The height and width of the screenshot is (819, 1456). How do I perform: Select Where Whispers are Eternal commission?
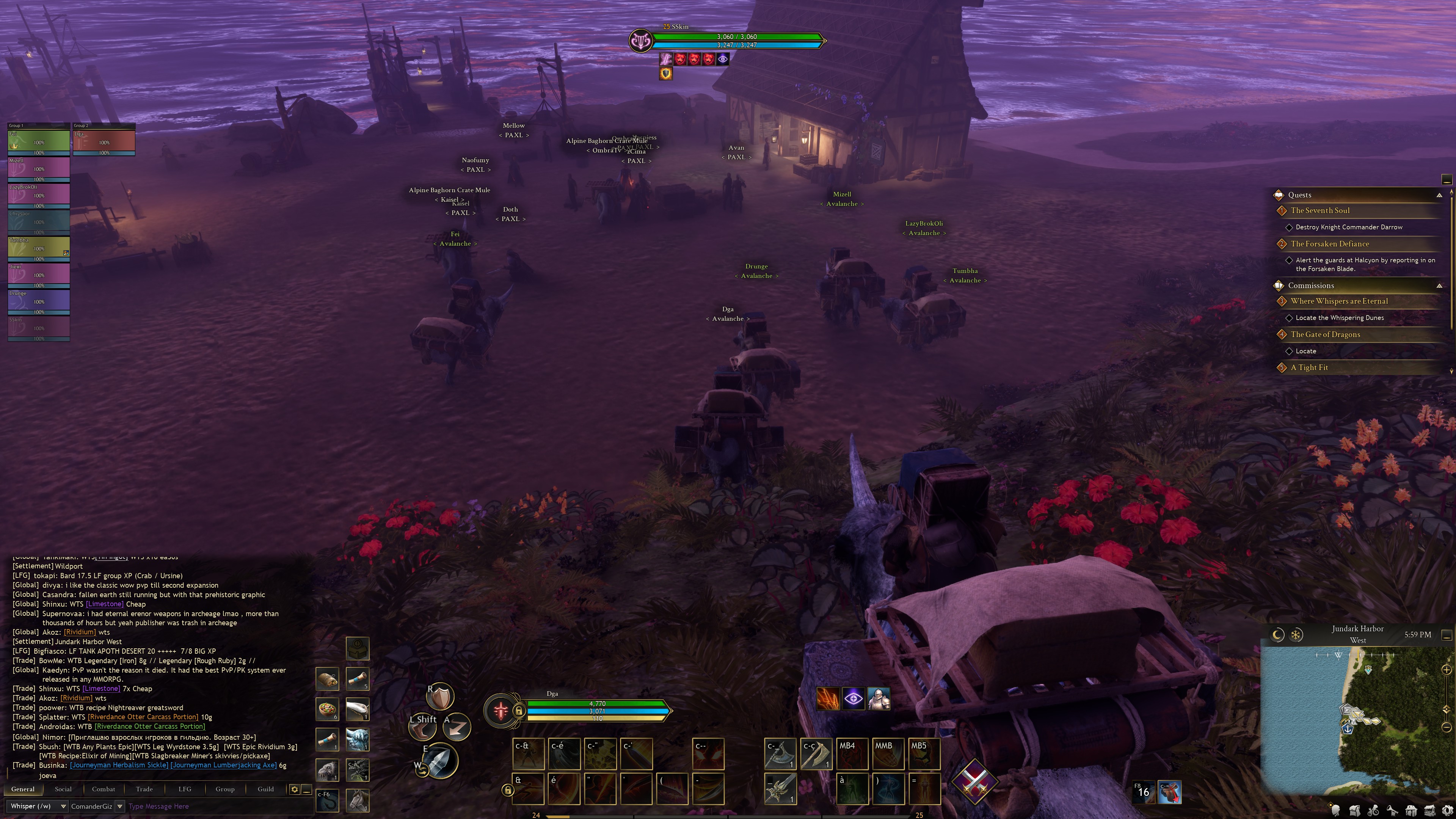[1339, 301]
